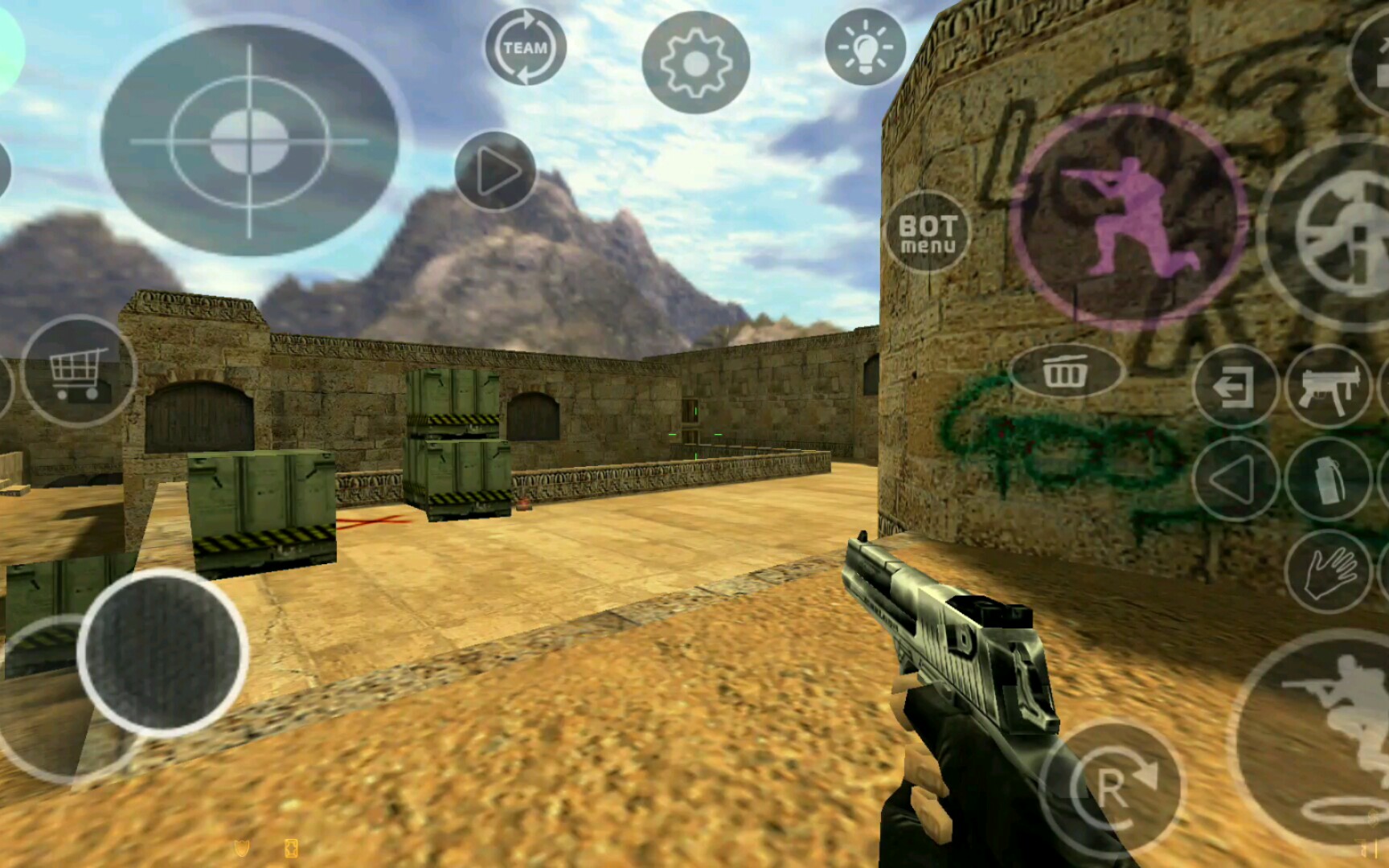Tap the exit arrow button
This screenshot has width=1389, height=868.
click(1235, 387)
